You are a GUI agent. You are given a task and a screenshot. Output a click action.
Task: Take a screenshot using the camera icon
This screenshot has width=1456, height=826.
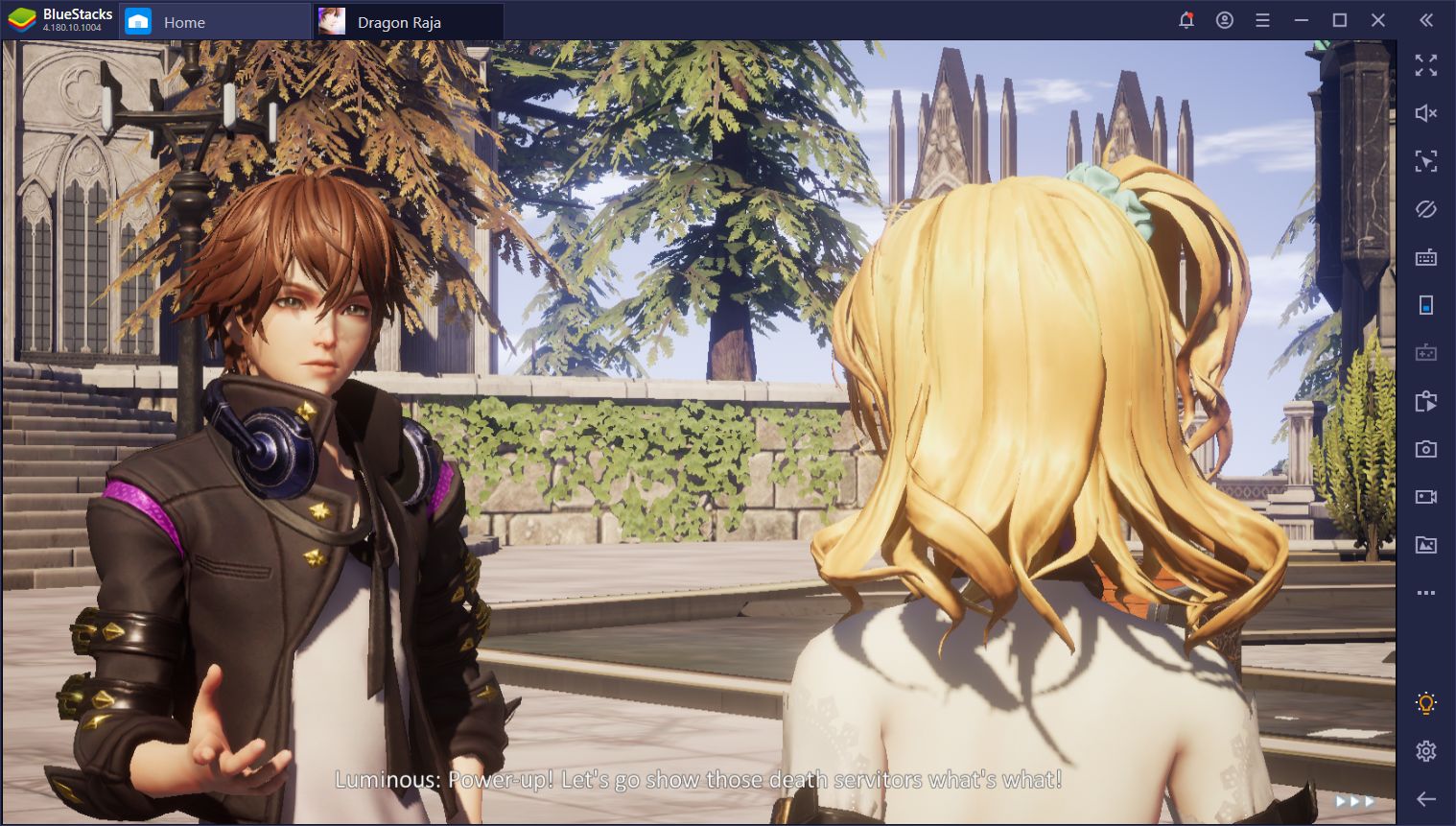point(1426,448)
